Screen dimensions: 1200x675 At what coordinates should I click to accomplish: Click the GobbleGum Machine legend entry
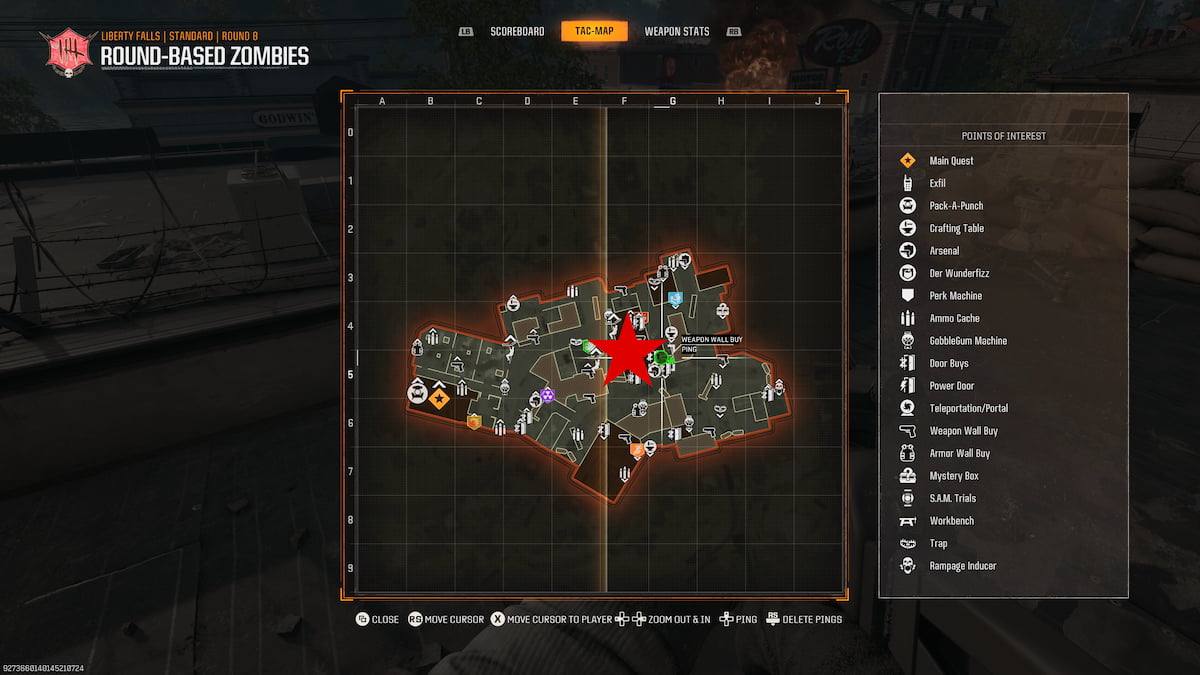click(x=968, y=341)
